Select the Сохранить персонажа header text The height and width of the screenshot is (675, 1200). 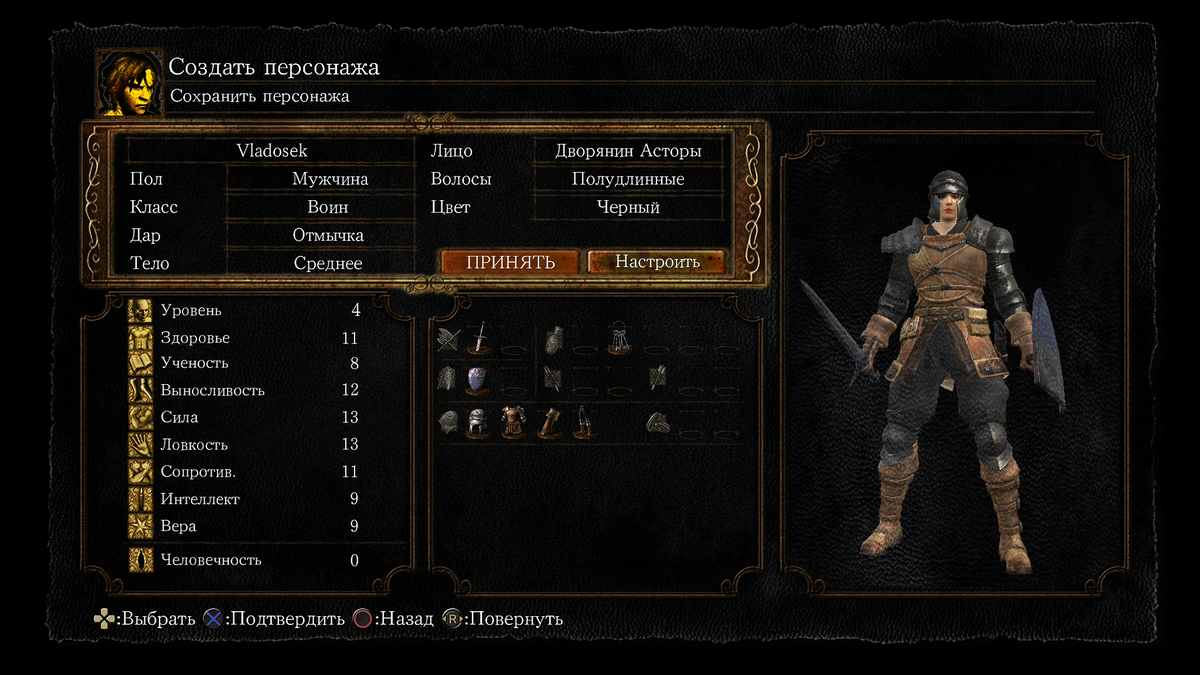(x=259, y=97)
